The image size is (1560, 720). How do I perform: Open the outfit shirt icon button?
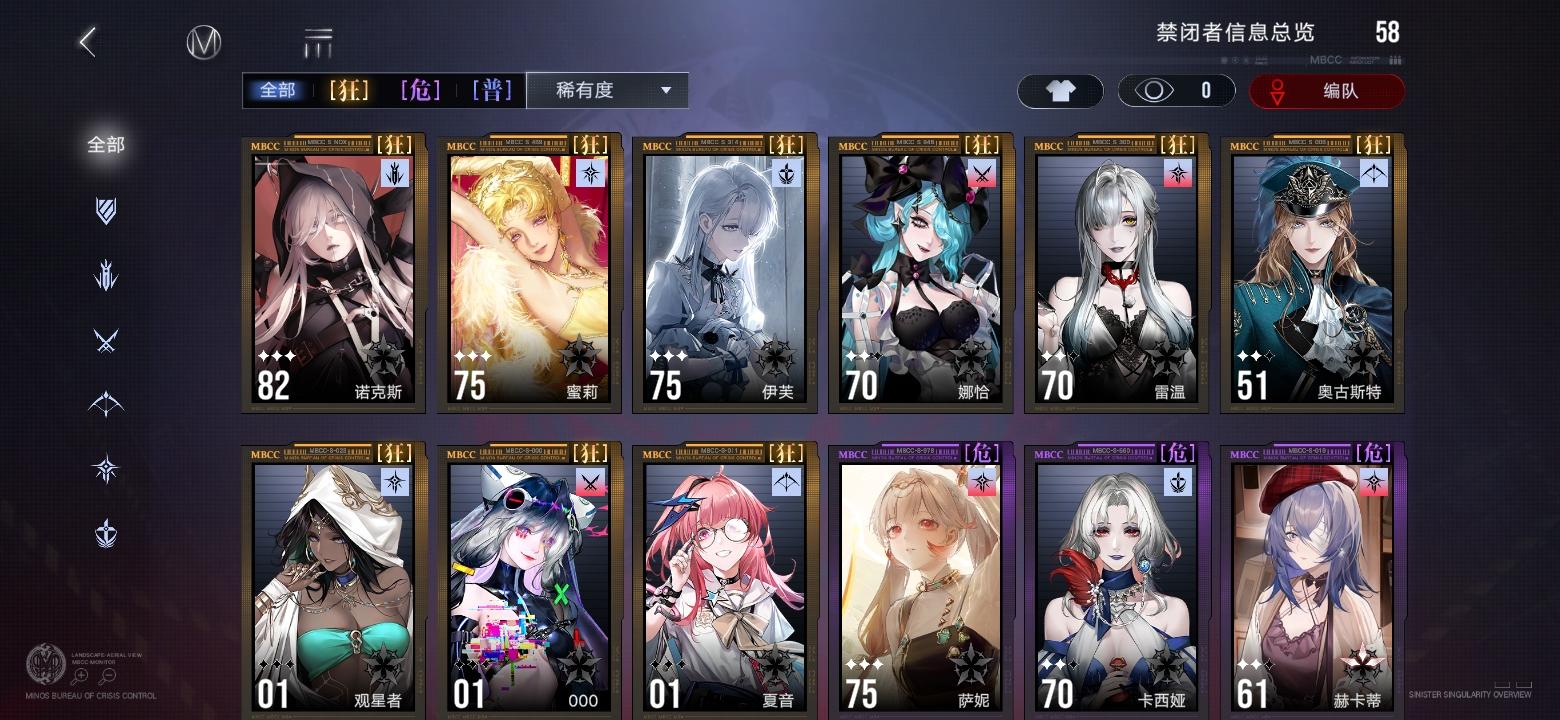(1060, 90)
